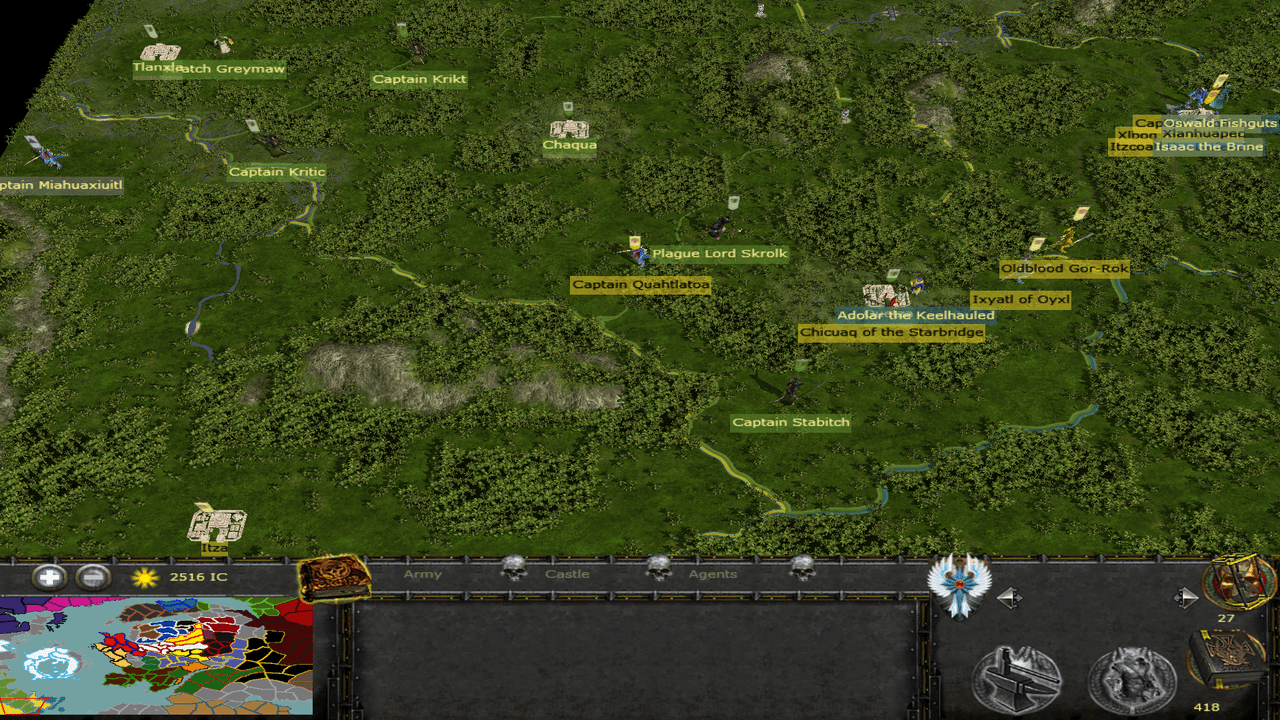Open the brown leather book above the minimap
The width and height of the screenshot is (1280, 720).
pyautogui.click(x=334, y=577)
